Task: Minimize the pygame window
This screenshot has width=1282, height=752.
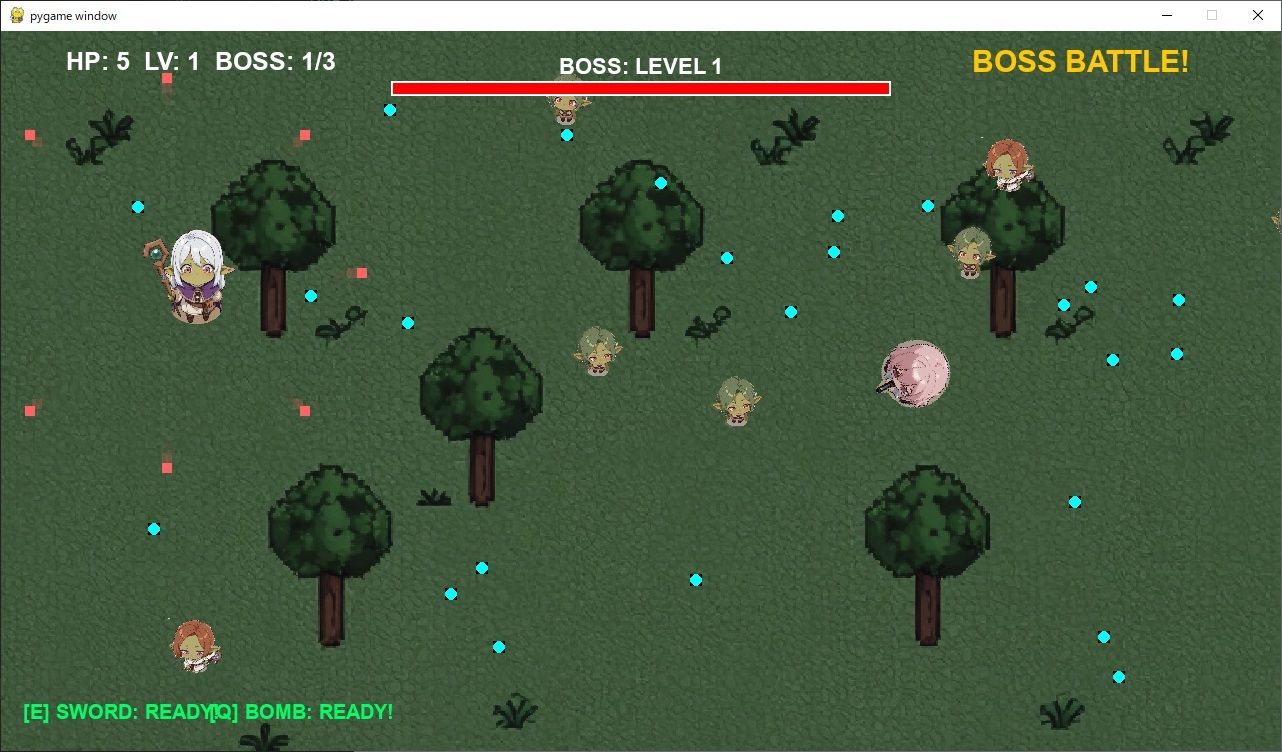Action: tap(1166, 15)
